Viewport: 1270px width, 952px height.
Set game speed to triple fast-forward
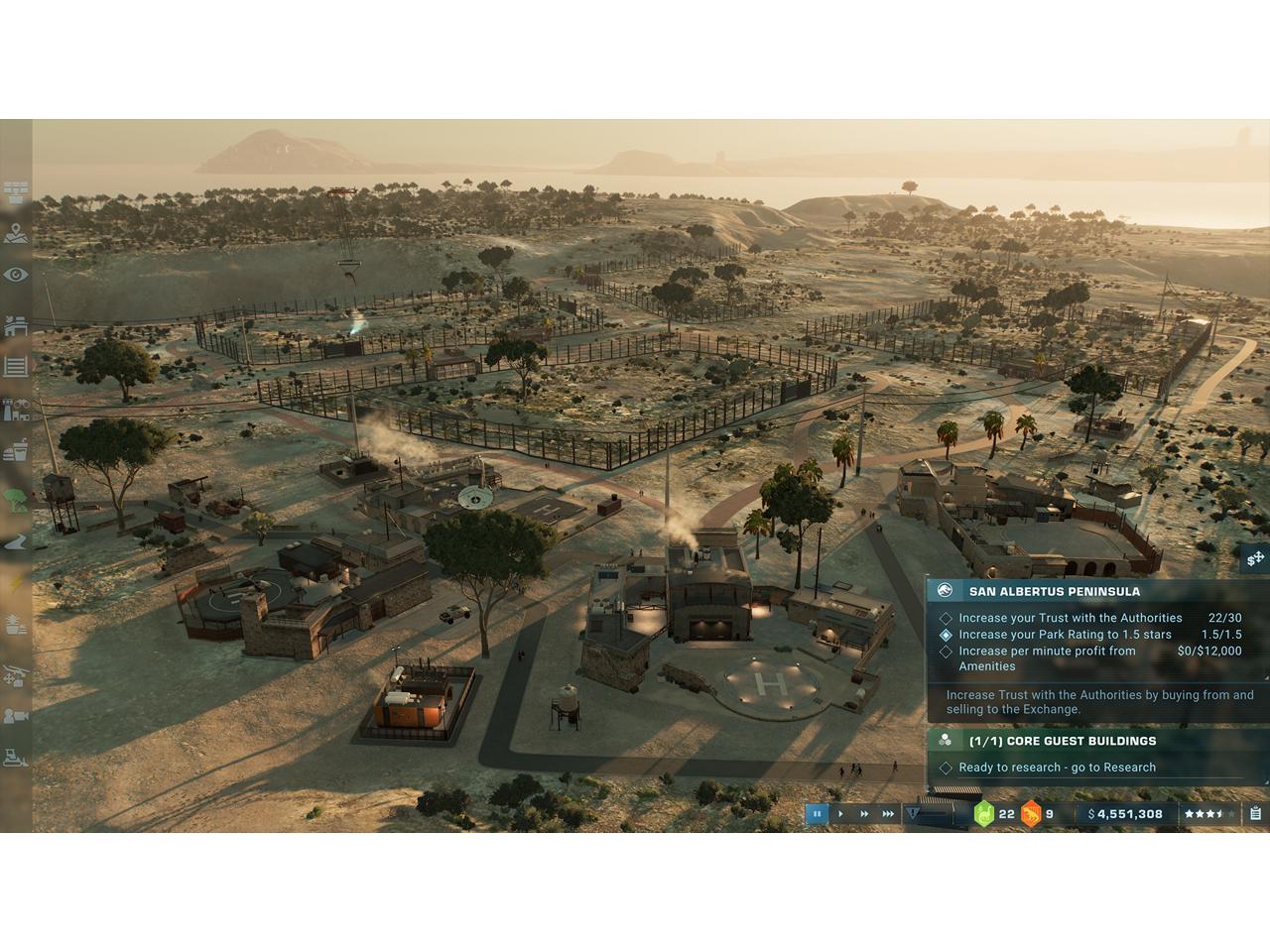(x=888, y=814)
